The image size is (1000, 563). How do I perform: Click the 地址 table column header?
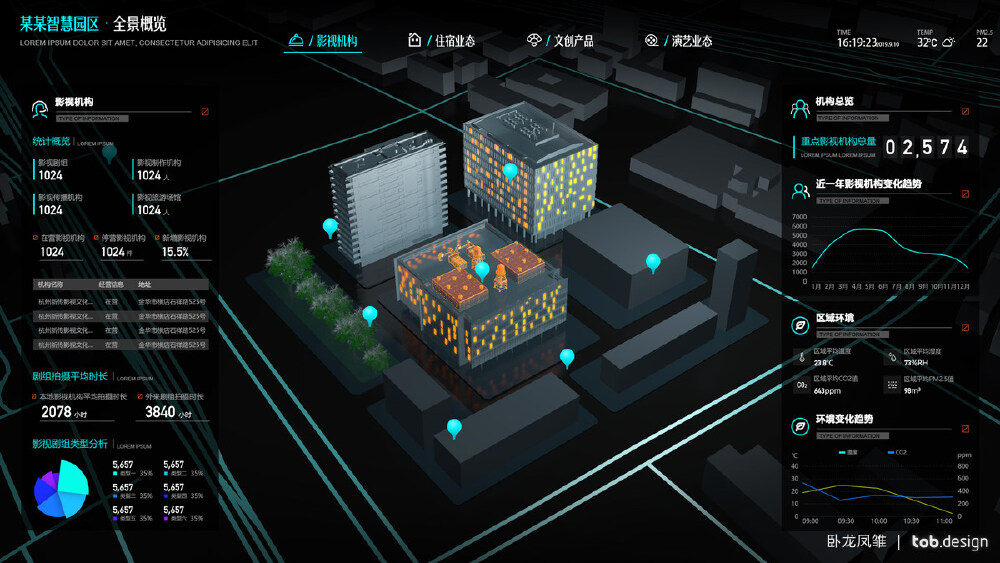point(145,285)
